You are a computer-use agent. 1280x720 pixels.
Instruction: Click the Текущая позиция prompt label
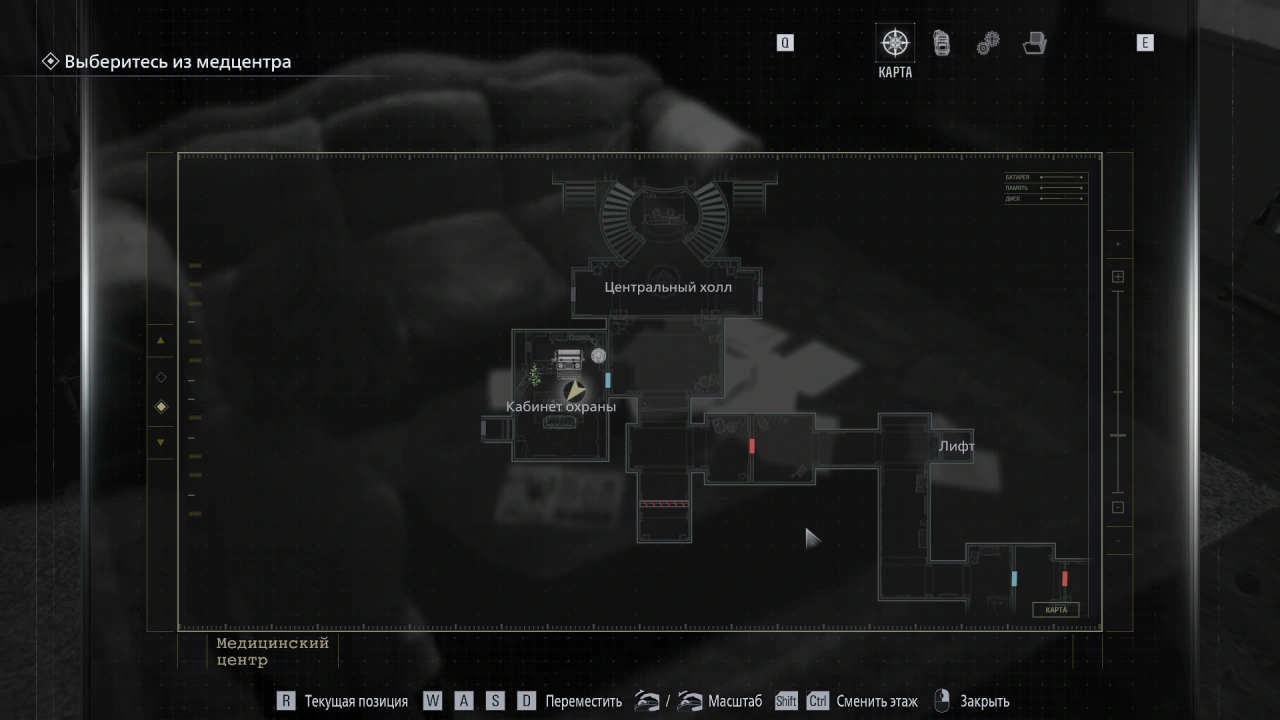[356, 702]
